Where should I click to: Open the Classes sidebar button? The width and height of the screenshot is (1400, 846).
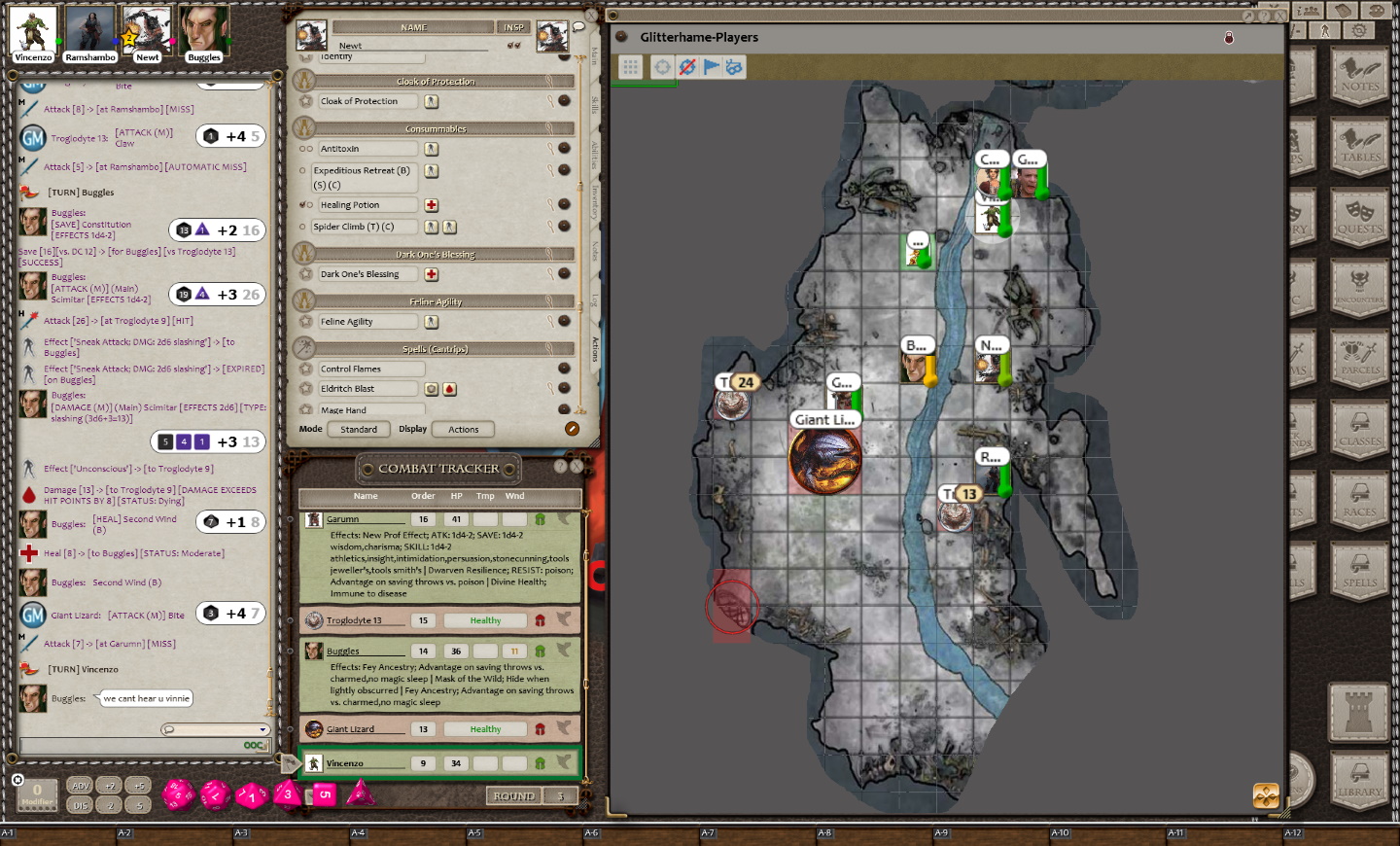pos(1359,428)
